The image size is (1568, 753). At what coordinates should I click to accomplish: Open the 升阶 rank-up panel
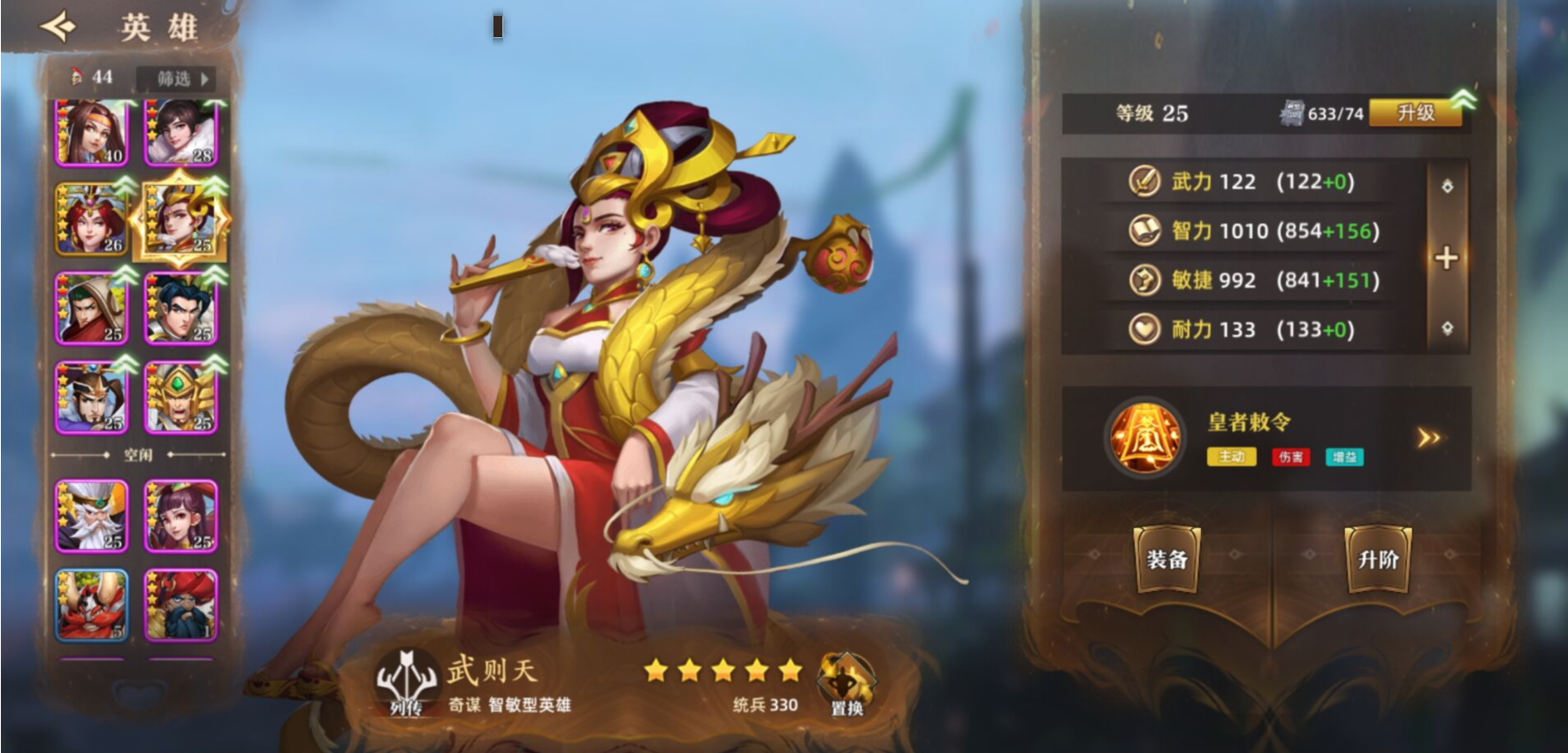(x=1378, y=559)
